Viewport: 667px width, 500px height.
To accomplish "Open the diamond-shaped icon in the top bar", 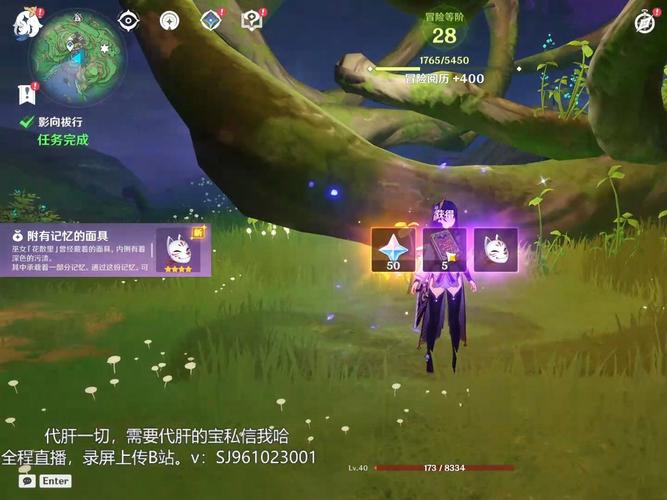I will pyautogui.click(x=212, y=20).
